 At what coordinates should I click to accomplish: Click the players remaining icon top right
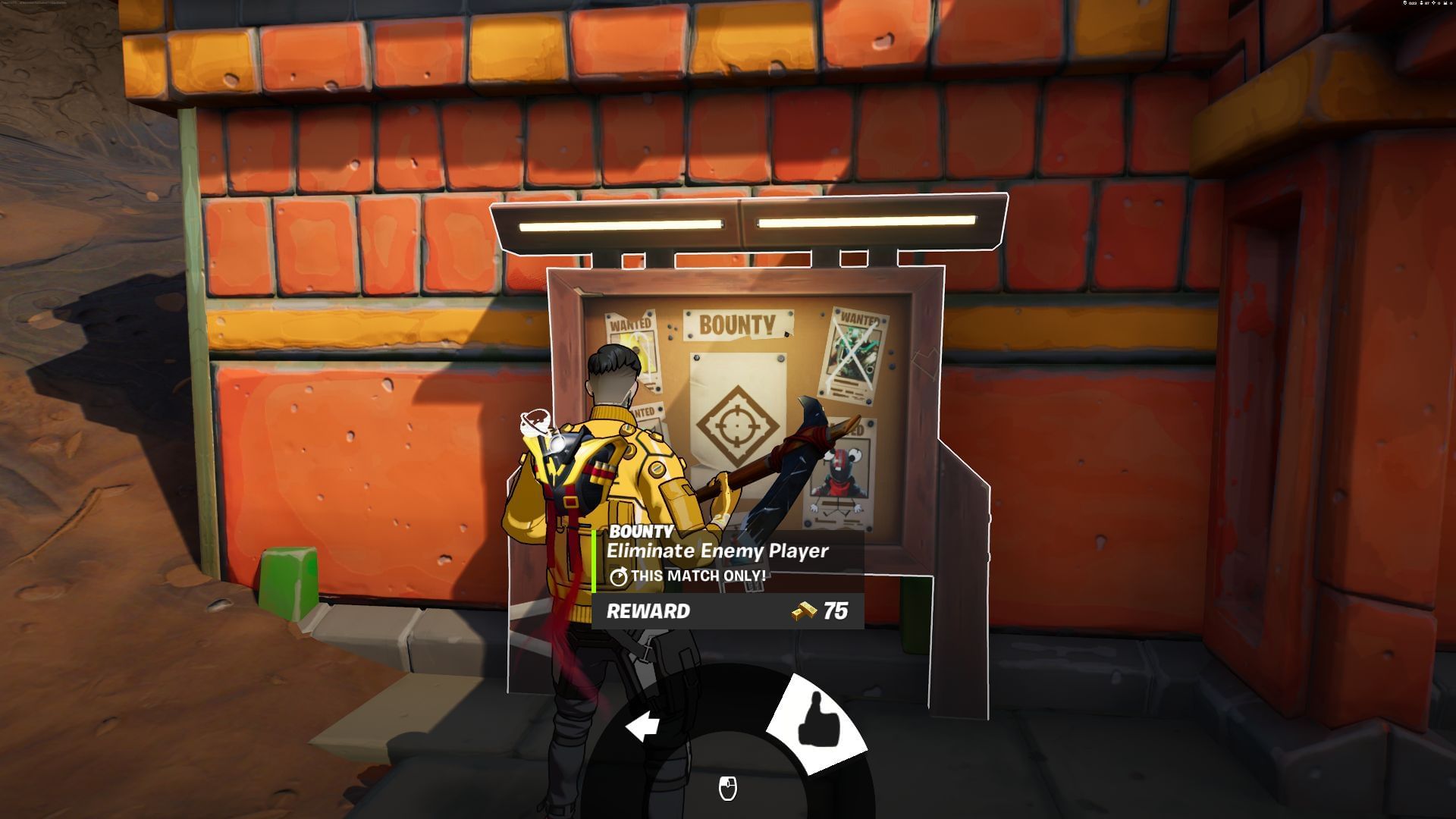pos(1421,3)
